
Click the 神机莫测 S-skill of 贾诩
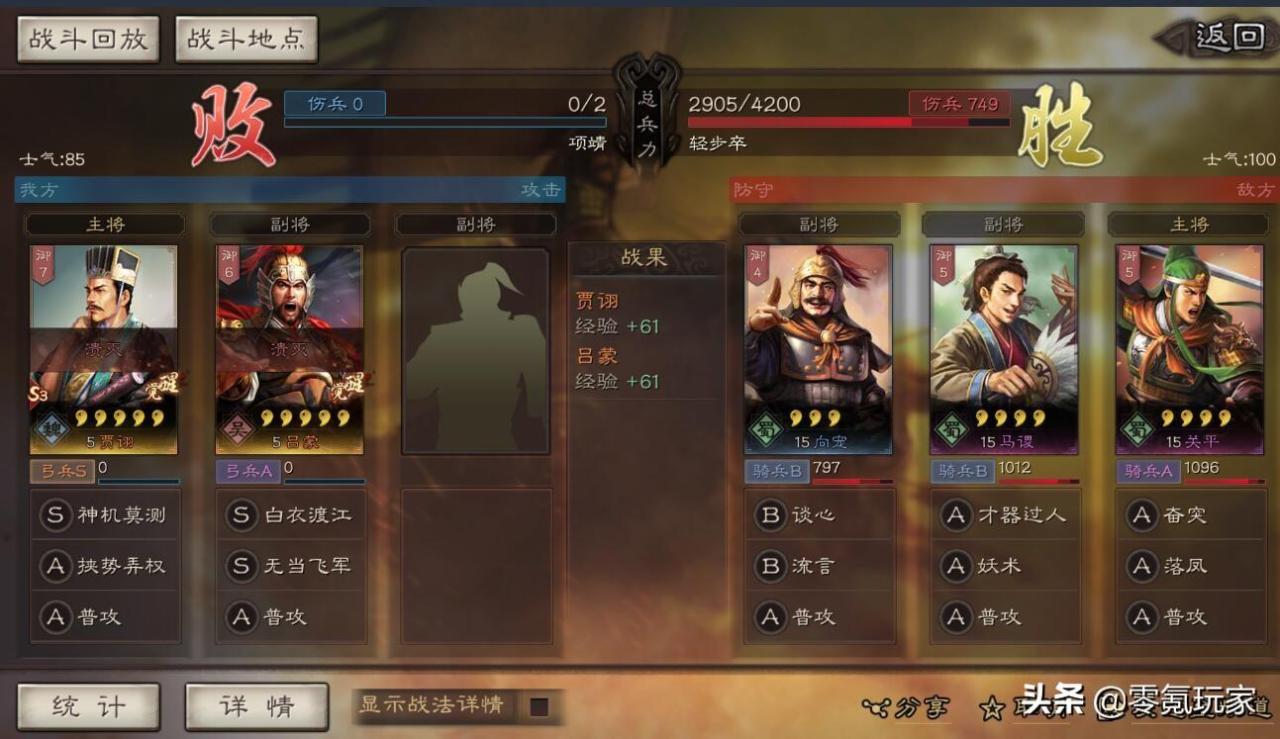pyautogui.click(x=105, y=516)
